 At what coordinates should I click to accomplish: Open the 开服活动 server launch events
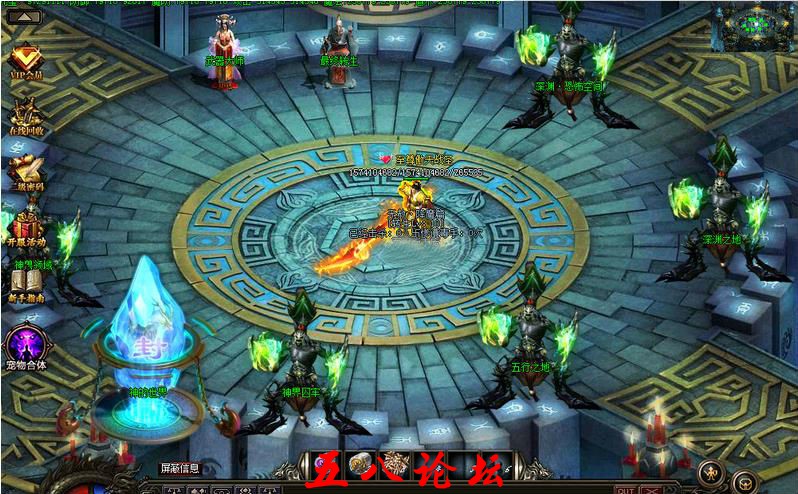point(27,226)
